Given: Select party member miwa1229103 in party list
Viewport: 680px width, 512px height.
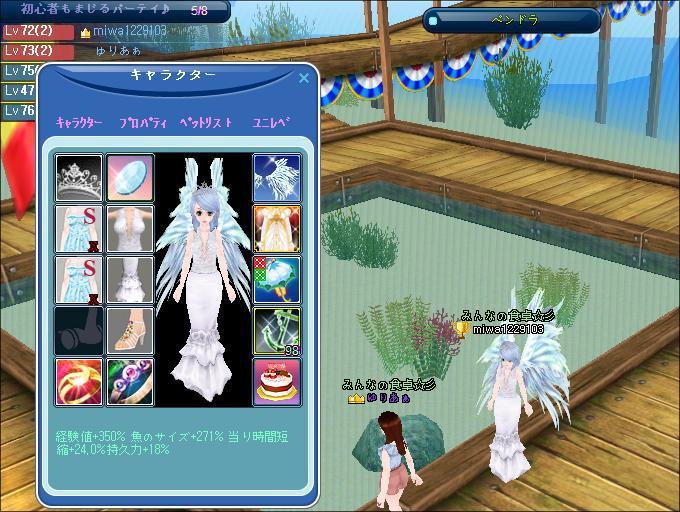Looking at the screenshot, I should coord(125,31).
